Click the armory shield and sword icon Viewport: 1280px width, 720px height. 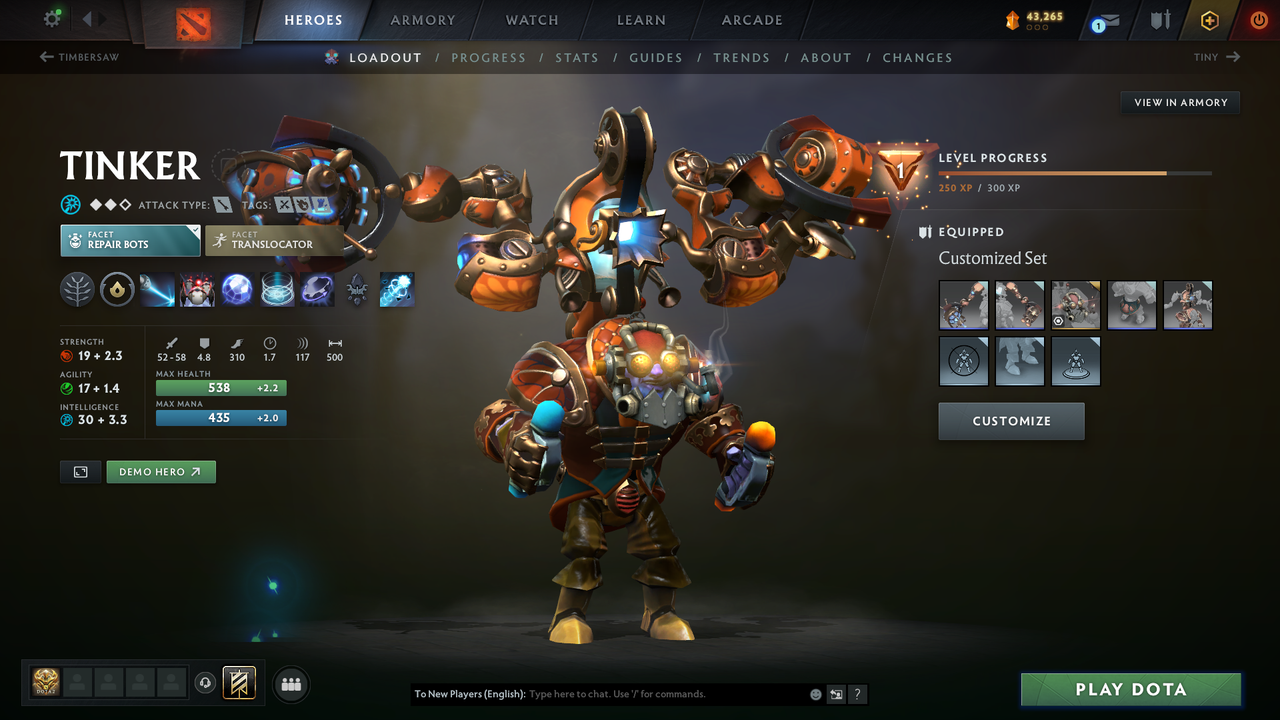pos(1158,19)
